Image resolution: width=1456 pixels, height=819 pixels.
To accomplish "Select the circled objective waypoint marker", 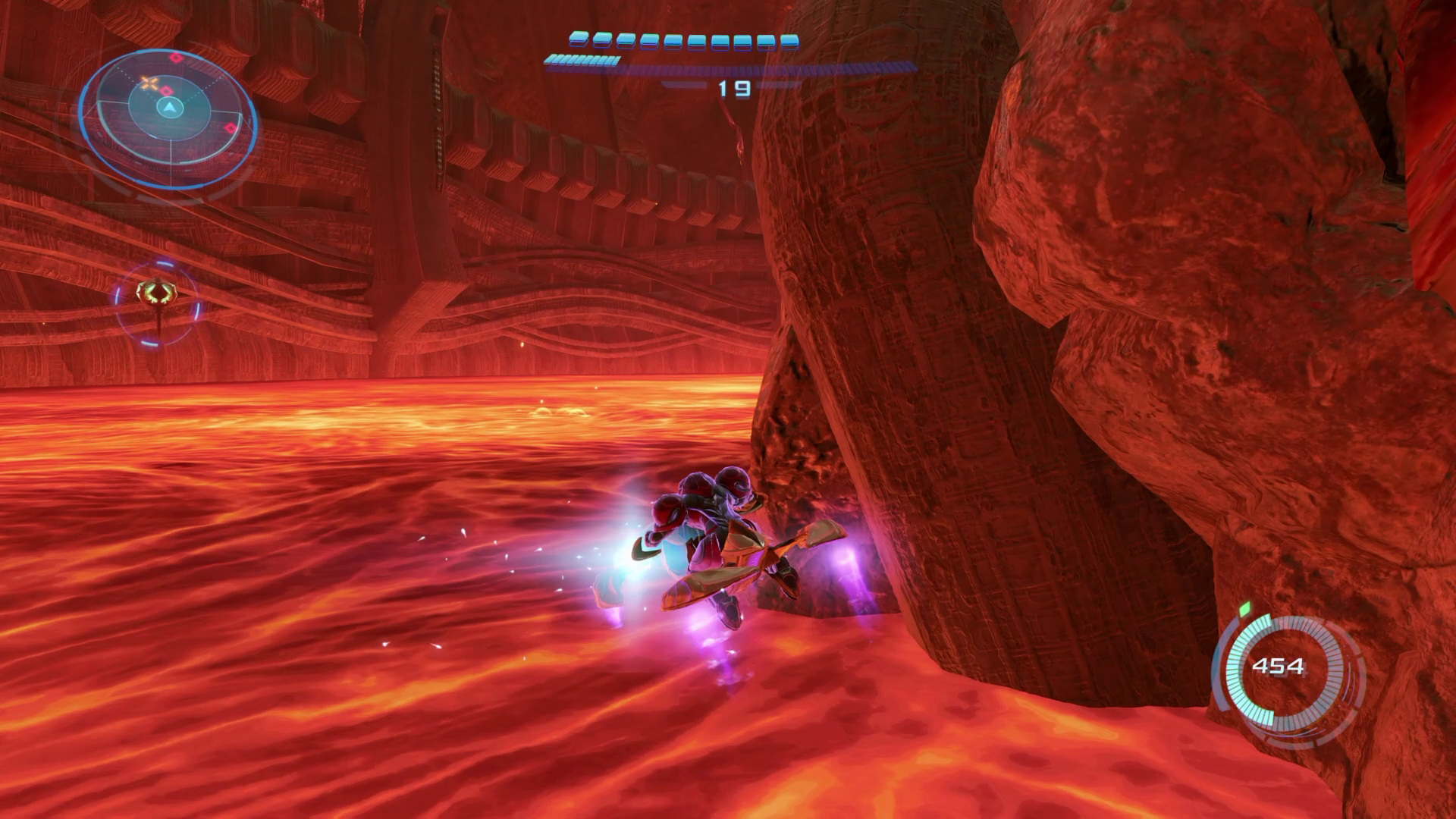I will pos(158,293).
